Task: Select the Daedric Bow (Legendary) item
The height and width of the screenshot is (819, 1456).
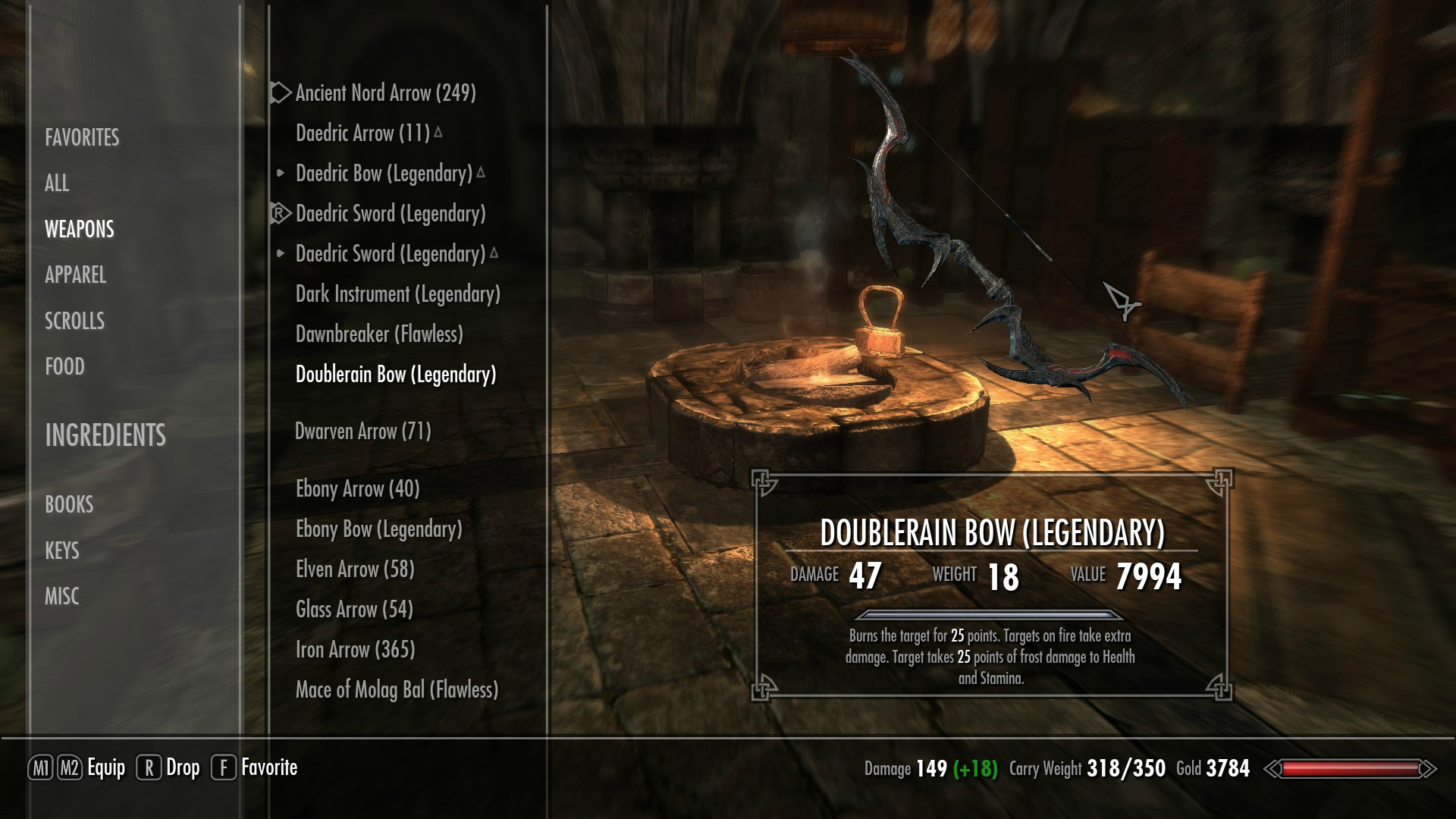Action: [x=384, y=174]
